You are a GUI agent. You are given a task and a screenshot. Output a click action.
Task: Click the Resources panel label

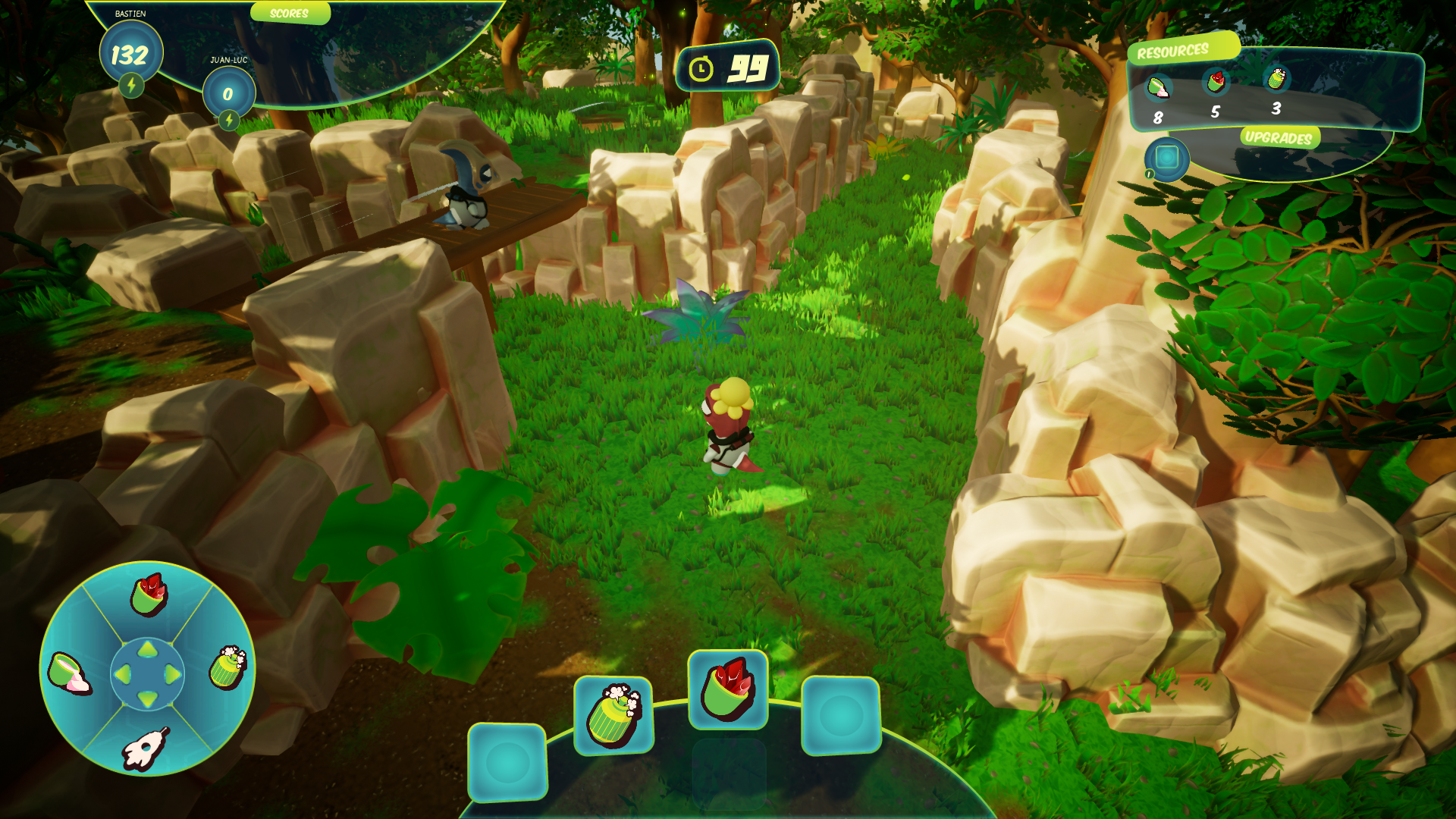click(x=1172, y=52)
